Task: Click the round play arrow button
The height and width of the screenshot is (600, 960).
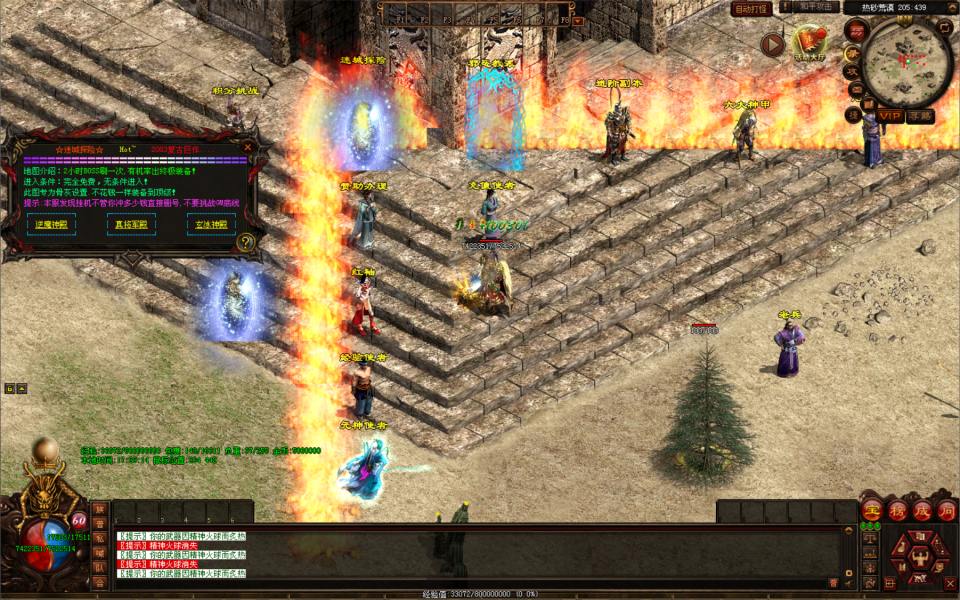Action: (x=772, y=44)
